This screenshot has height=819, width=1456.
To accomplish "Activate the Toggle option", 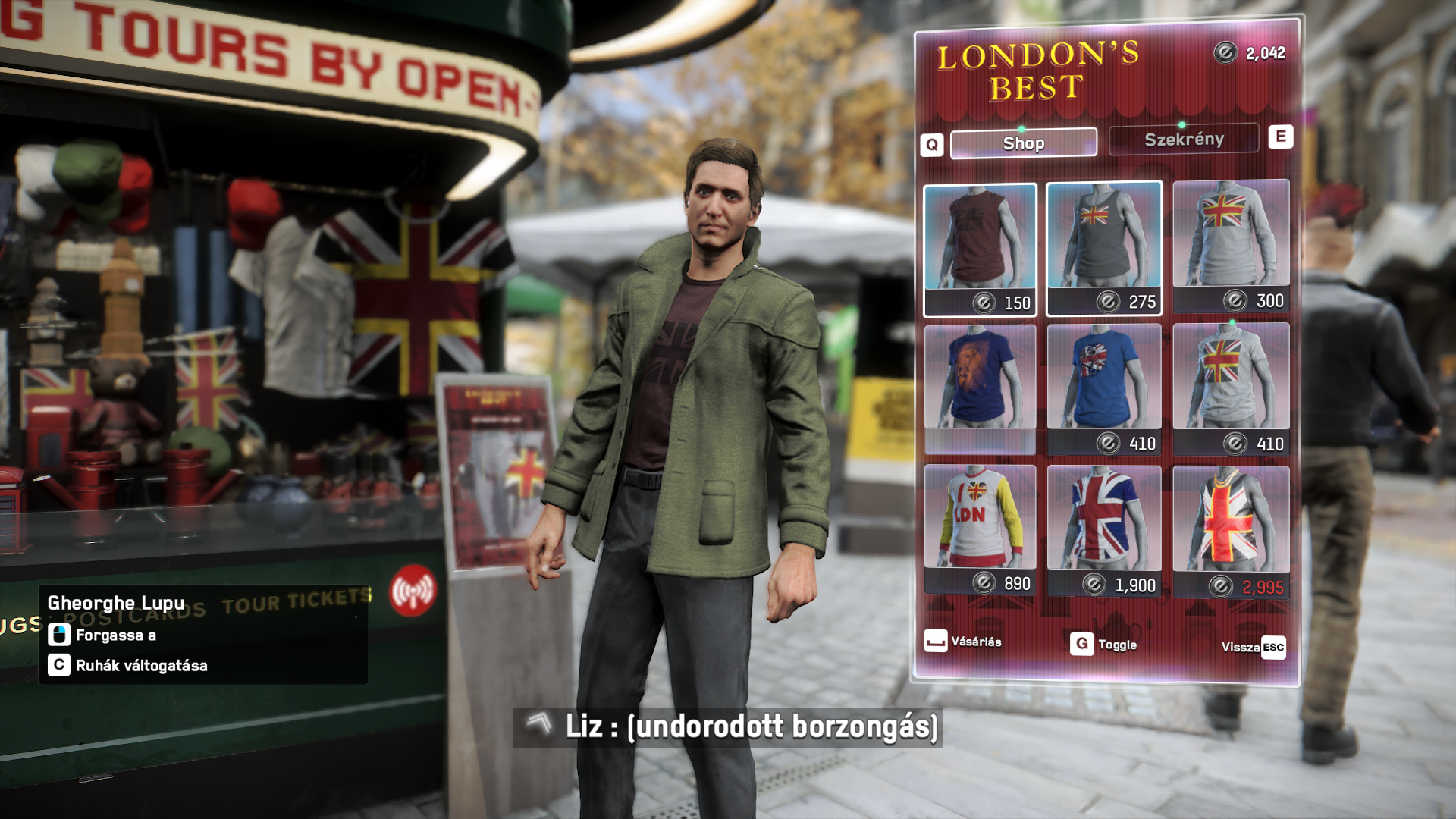I will (1103, 645).
